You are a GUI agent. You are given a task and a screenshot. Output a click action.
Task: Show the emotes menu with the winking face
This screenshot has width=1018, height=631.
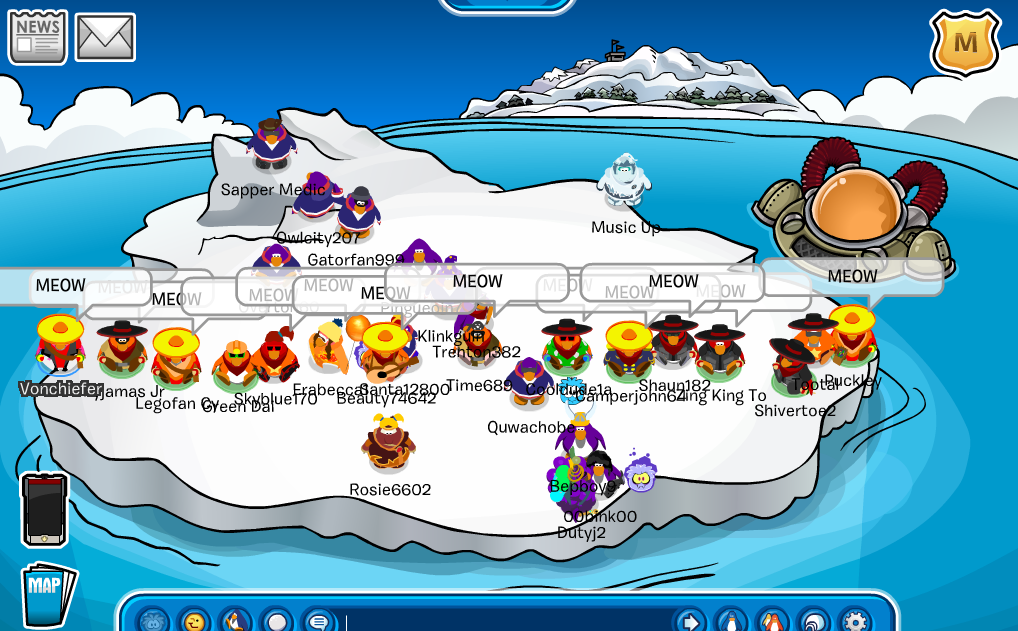(x=194, y=621)
